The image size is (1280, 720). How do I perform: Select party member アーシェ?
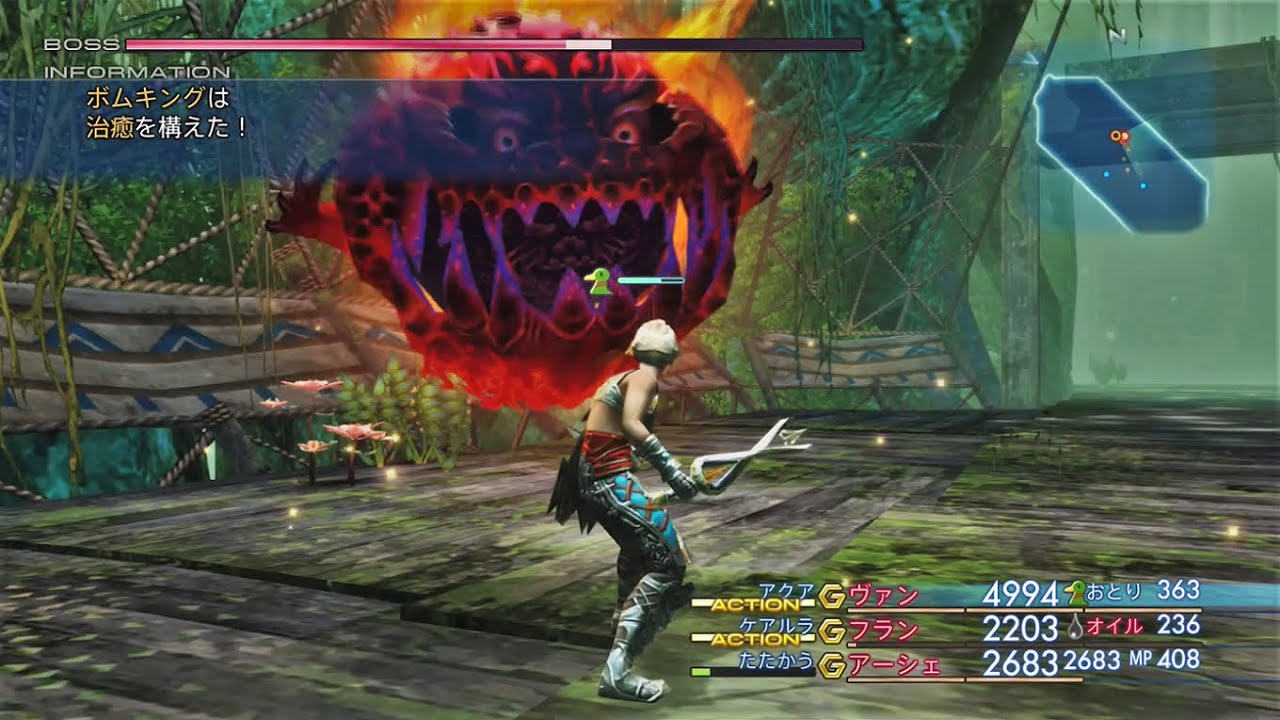tap(895, 664)
